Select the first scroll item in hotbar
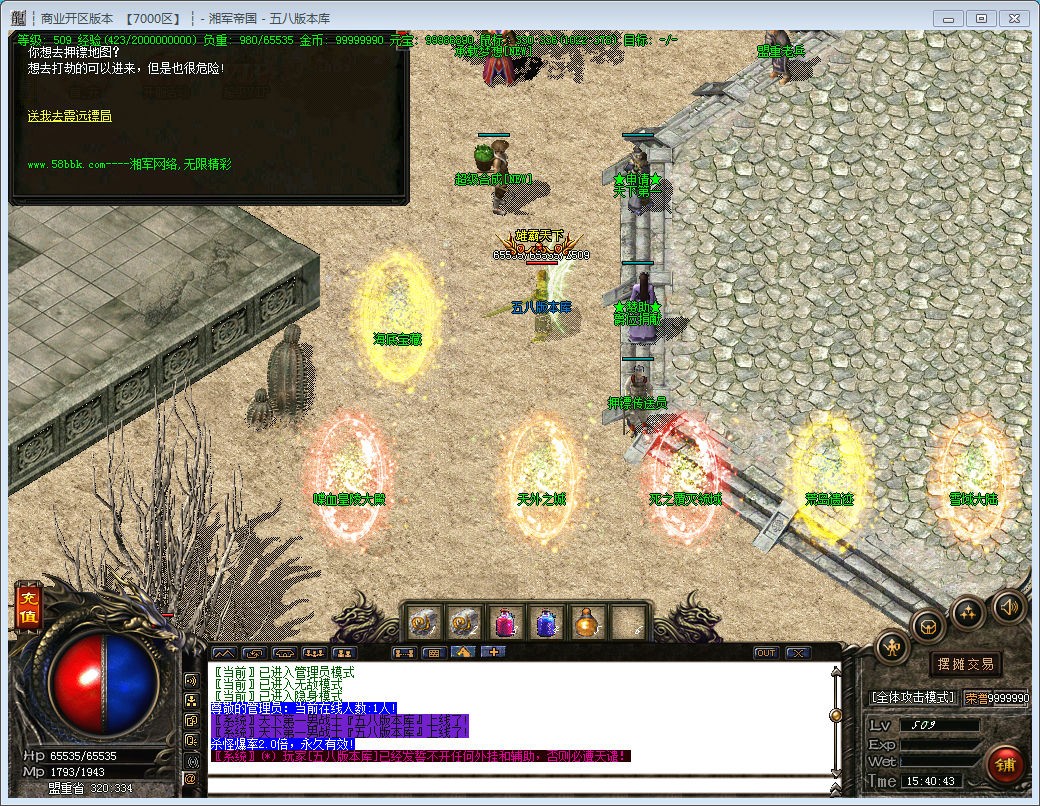 pyautogui.click(x=422, y=623)
